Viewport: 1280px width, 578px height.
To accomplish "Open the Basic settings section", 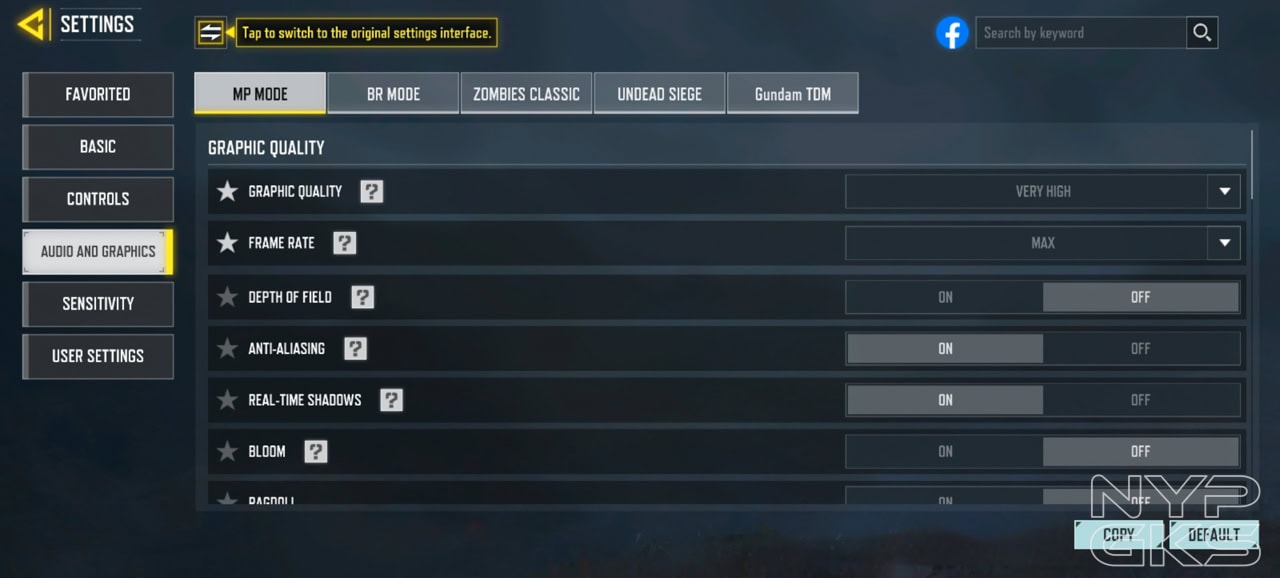I will click(98, 147).
